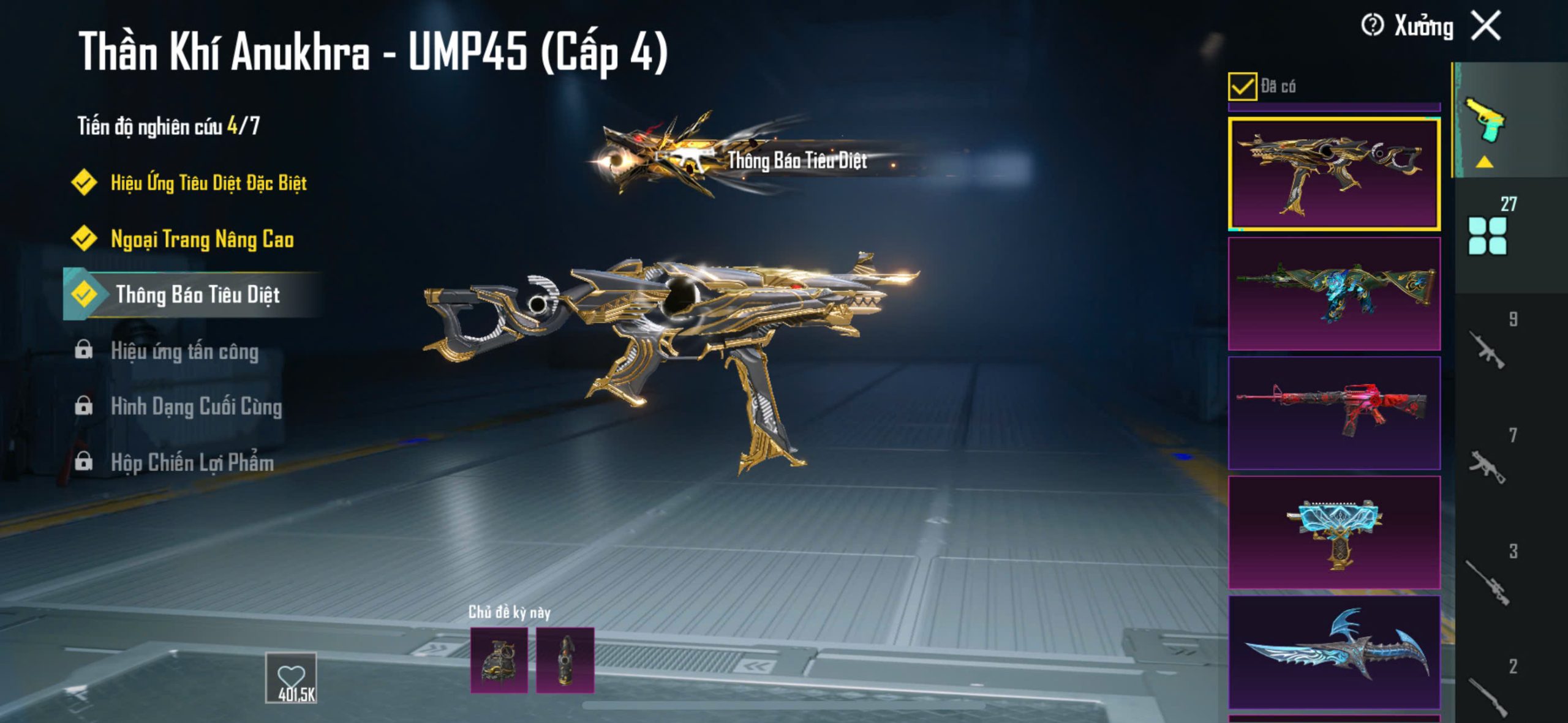Switch to the sniper rifle category

tap(1488, 582)
